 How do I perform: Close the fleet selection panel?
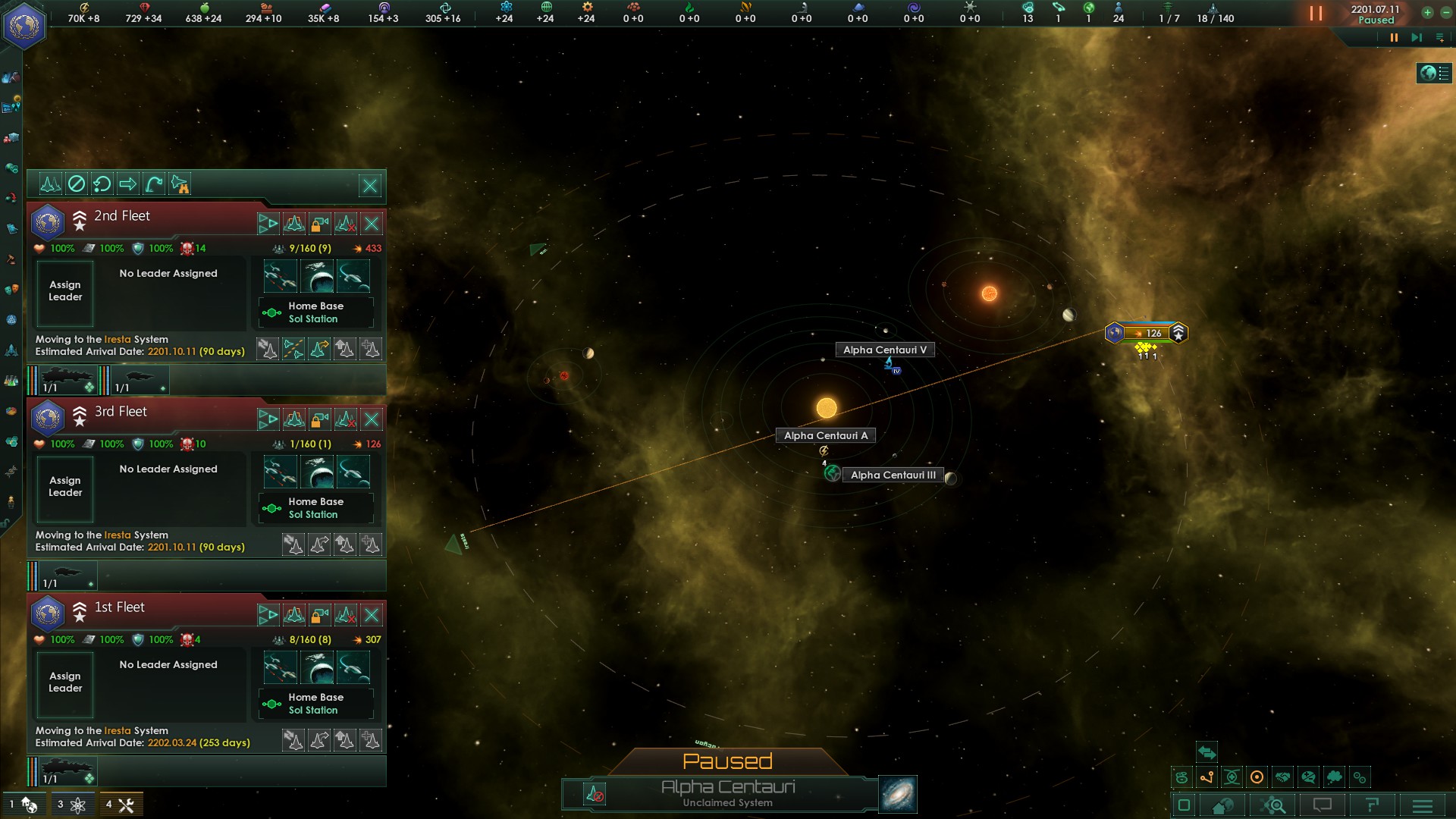[x=370, y=186]
